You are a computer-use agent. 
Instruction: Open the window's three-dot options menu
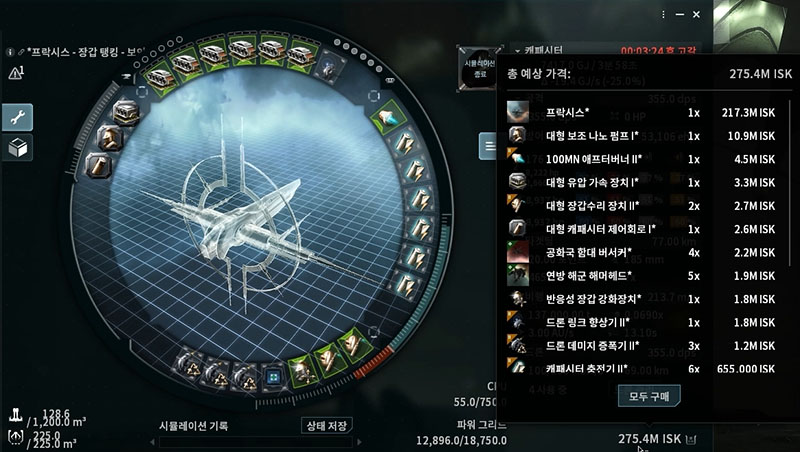click(664, 15)
